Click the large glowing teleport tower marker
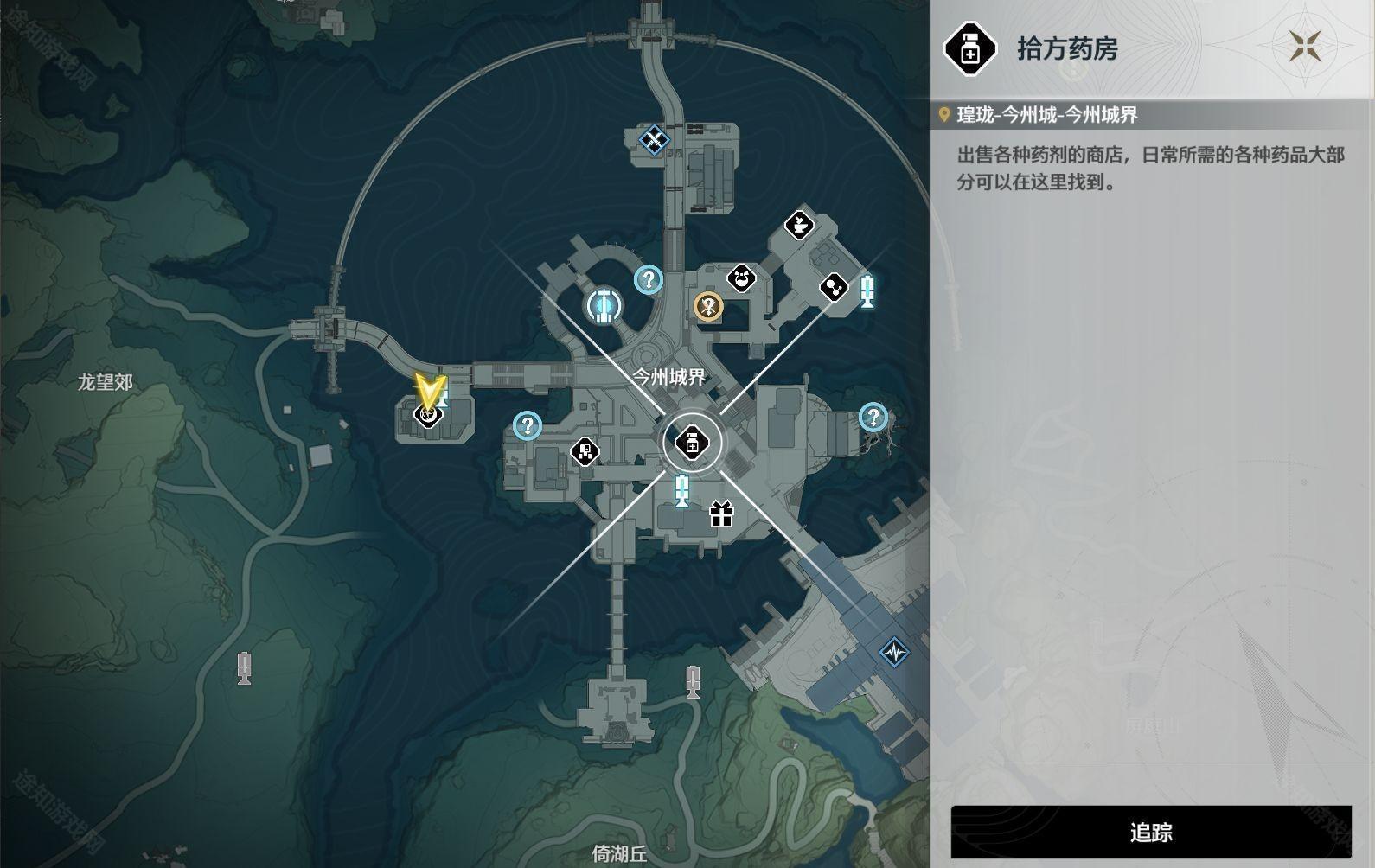The height and width of the screenshot is (868, 1375). click(x=604, y=305)
